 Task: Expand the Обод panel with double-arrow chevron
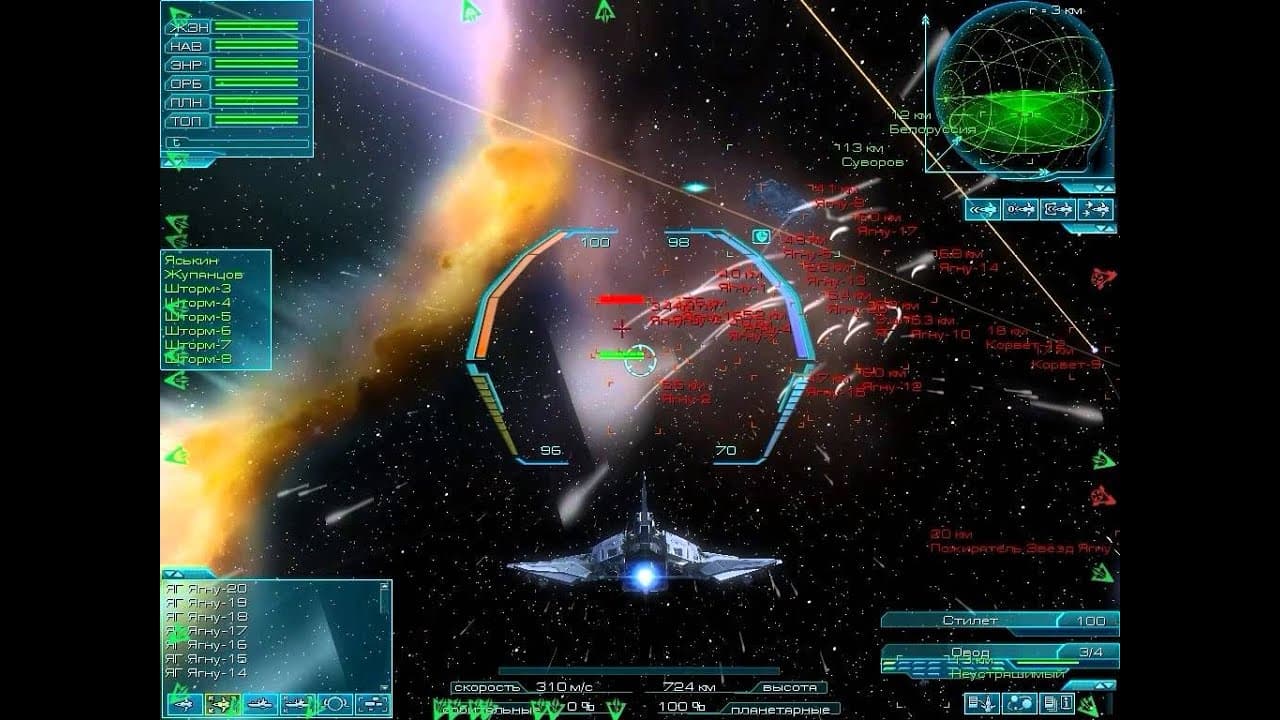pyautogui.click(x=1104, y=685)
